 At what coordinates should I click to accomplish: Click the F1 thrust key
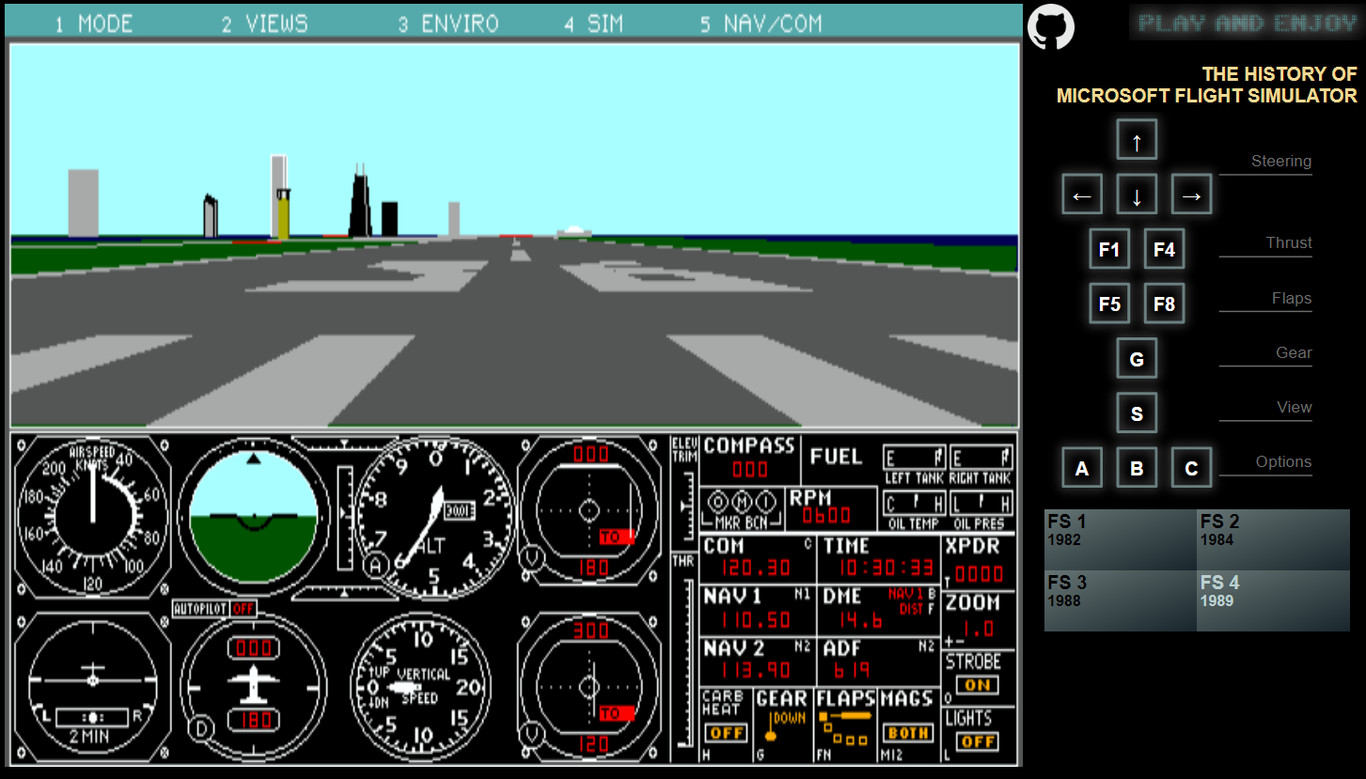[1109, 250]
